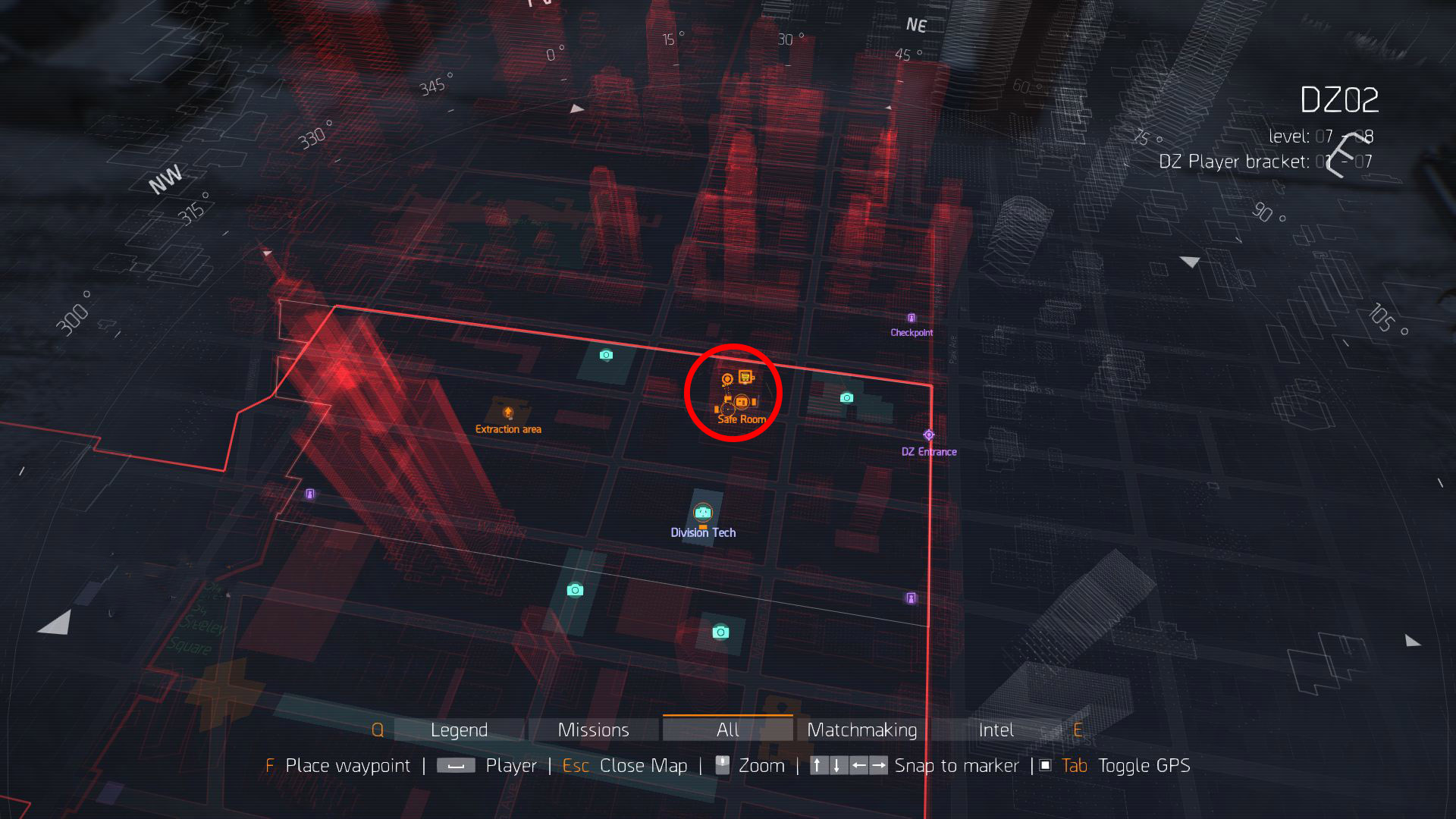Switch to the Intel tab

coord(996,730)
